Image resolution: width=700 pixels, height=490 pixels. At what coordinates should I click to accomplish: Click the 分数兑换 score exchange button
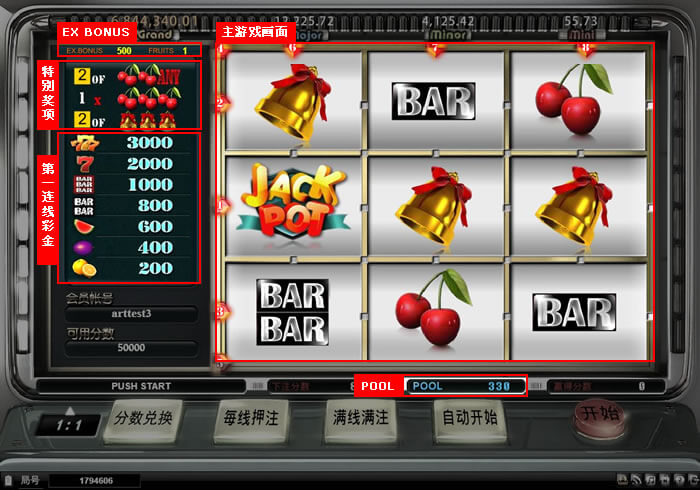click(143, 419)
